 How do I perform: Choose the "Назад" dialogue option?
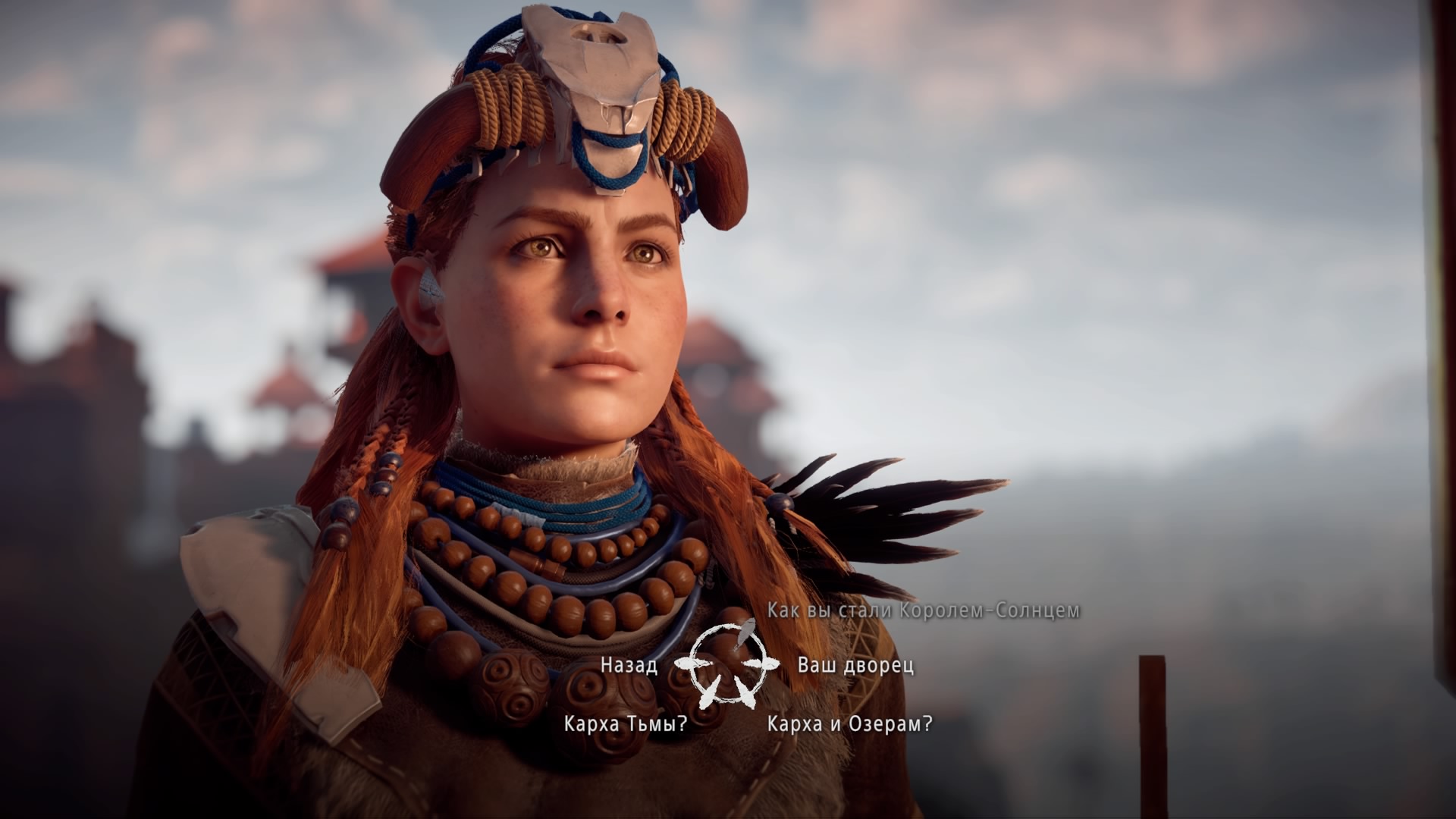point(628,665)
